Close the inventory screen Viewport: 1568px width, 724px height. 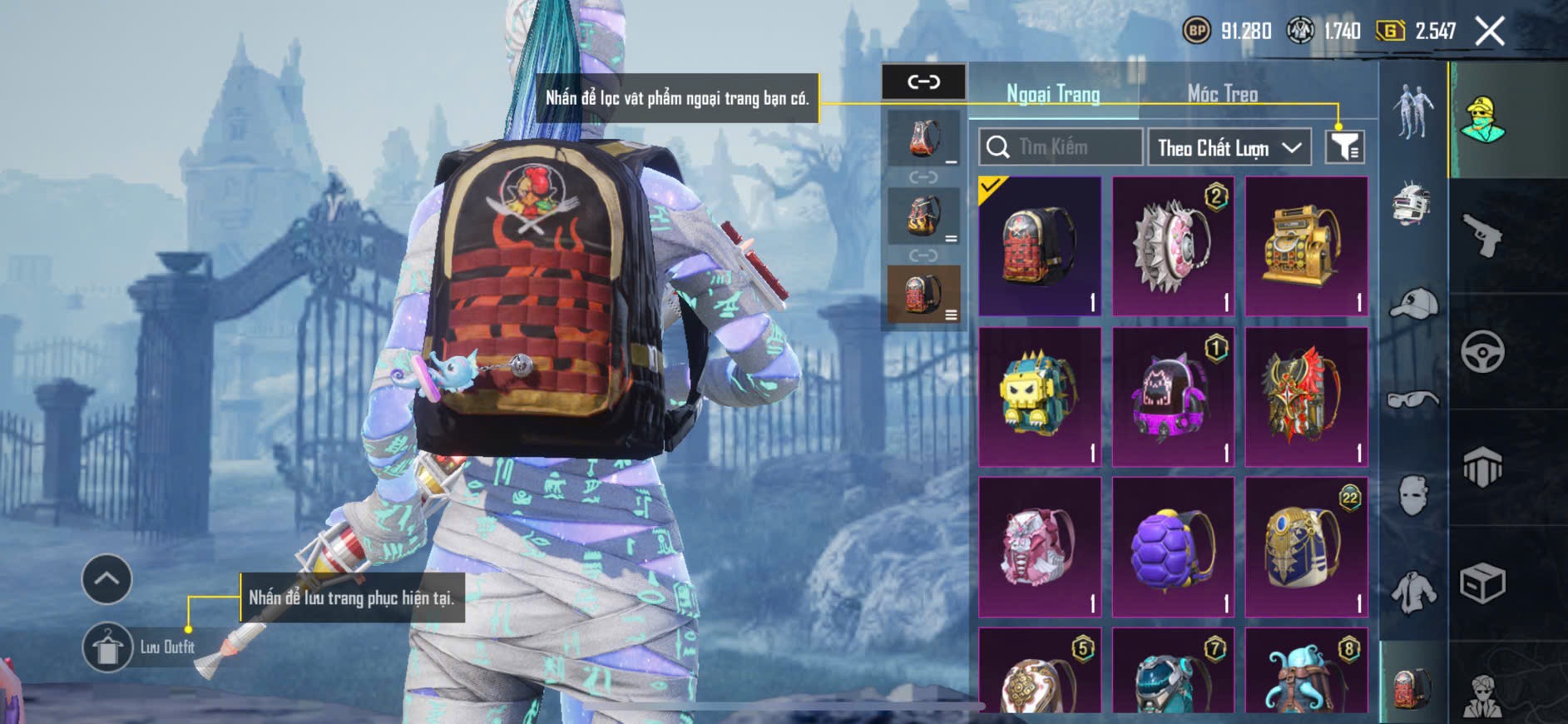tap(1489, 32)
